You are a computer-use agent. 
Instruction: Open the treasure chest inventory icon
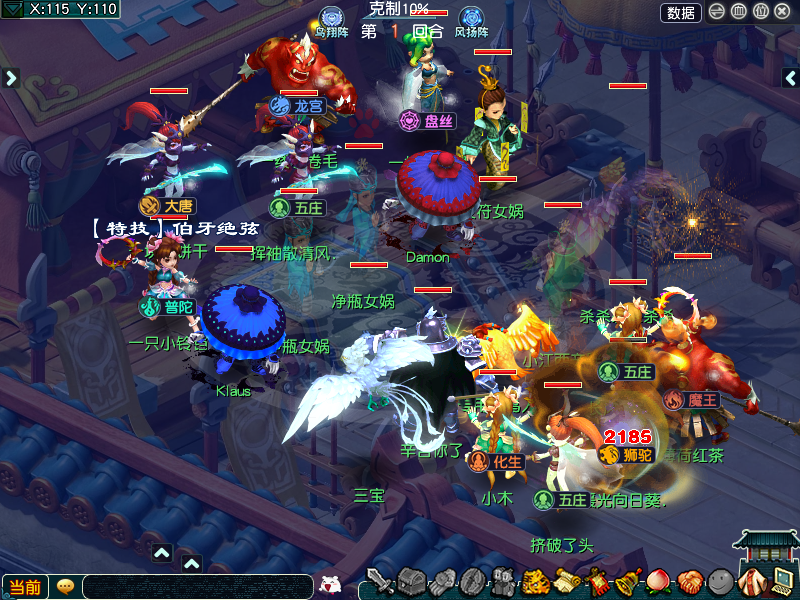point(412,581)
